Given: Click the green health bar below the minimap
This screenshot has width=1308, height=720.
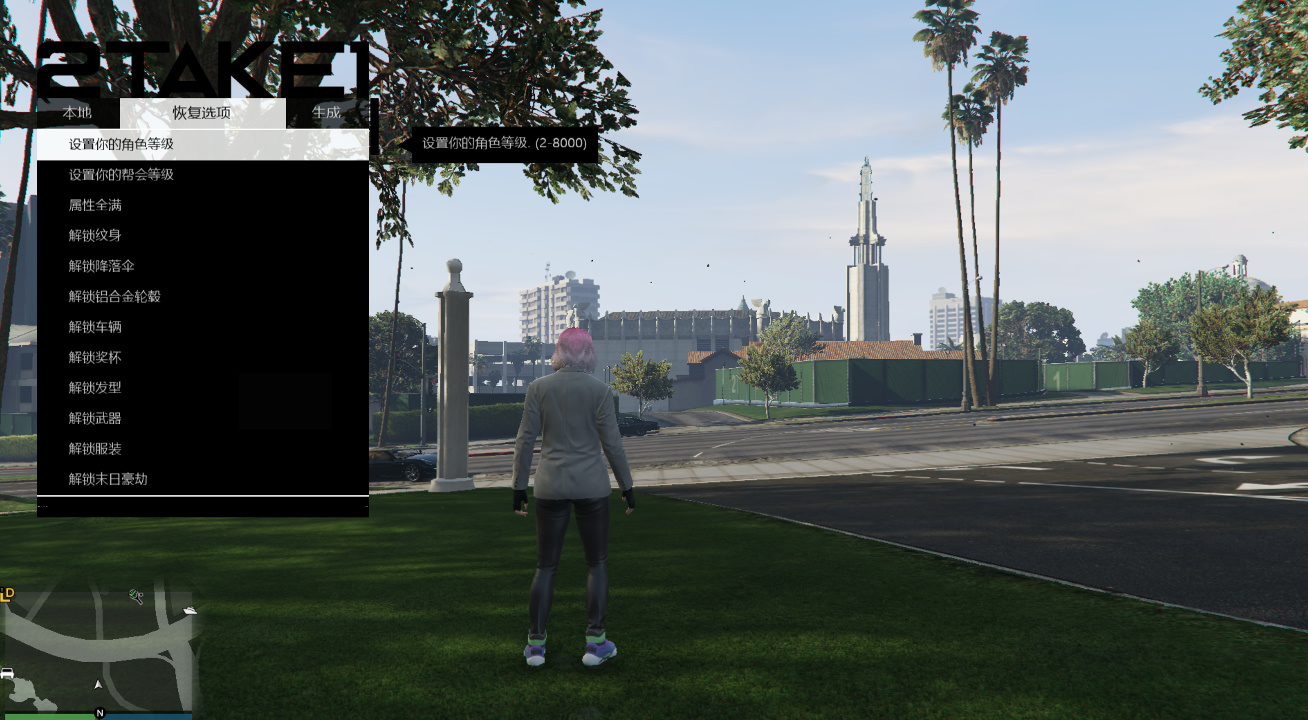Looking at the screenshot, I should click(50, 717).
